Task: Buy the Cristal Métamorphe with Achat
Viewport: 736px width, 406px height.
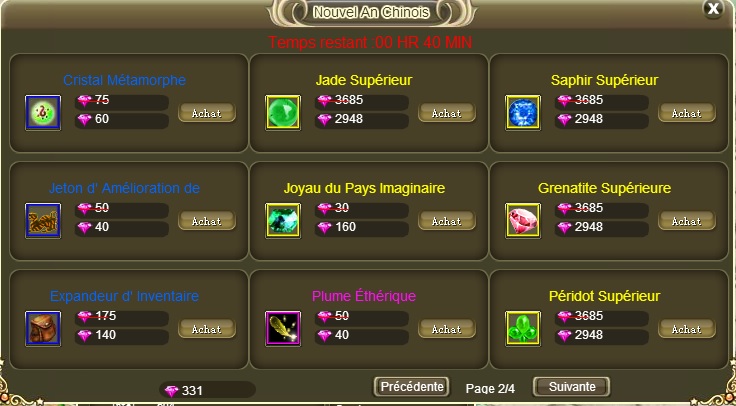Action: point(207,113)
